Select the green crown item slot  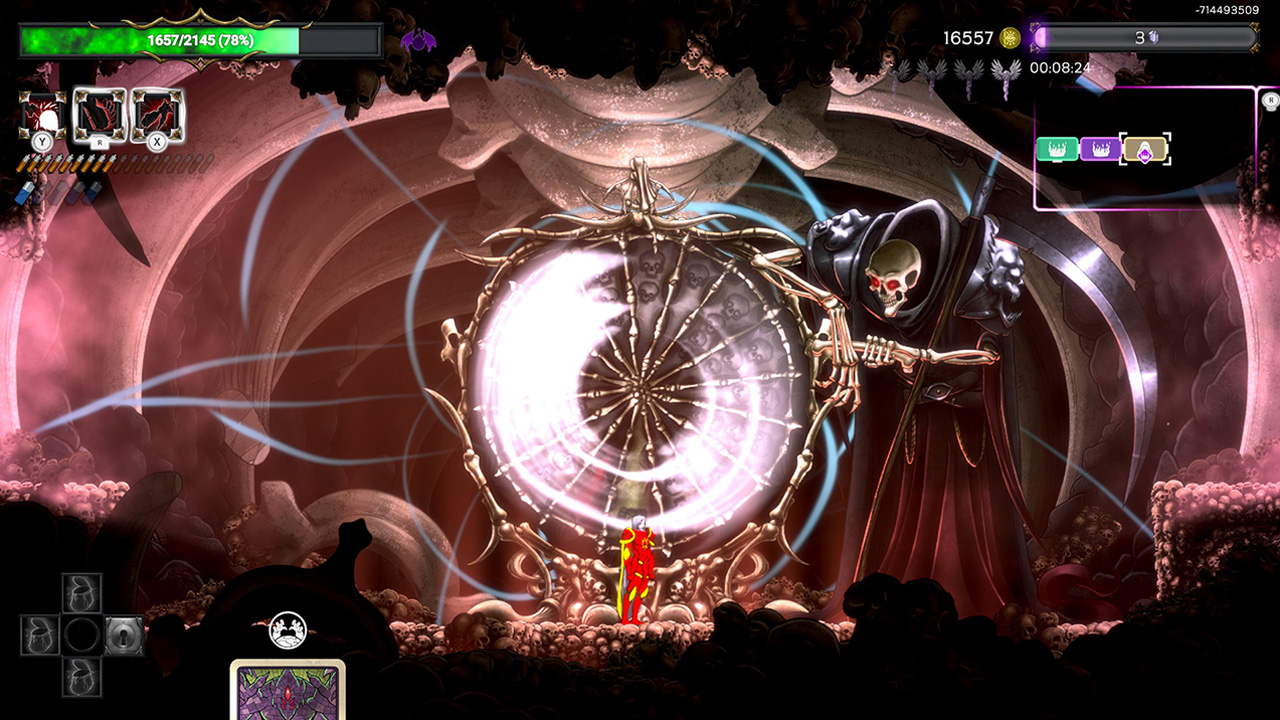(1057, 148)
